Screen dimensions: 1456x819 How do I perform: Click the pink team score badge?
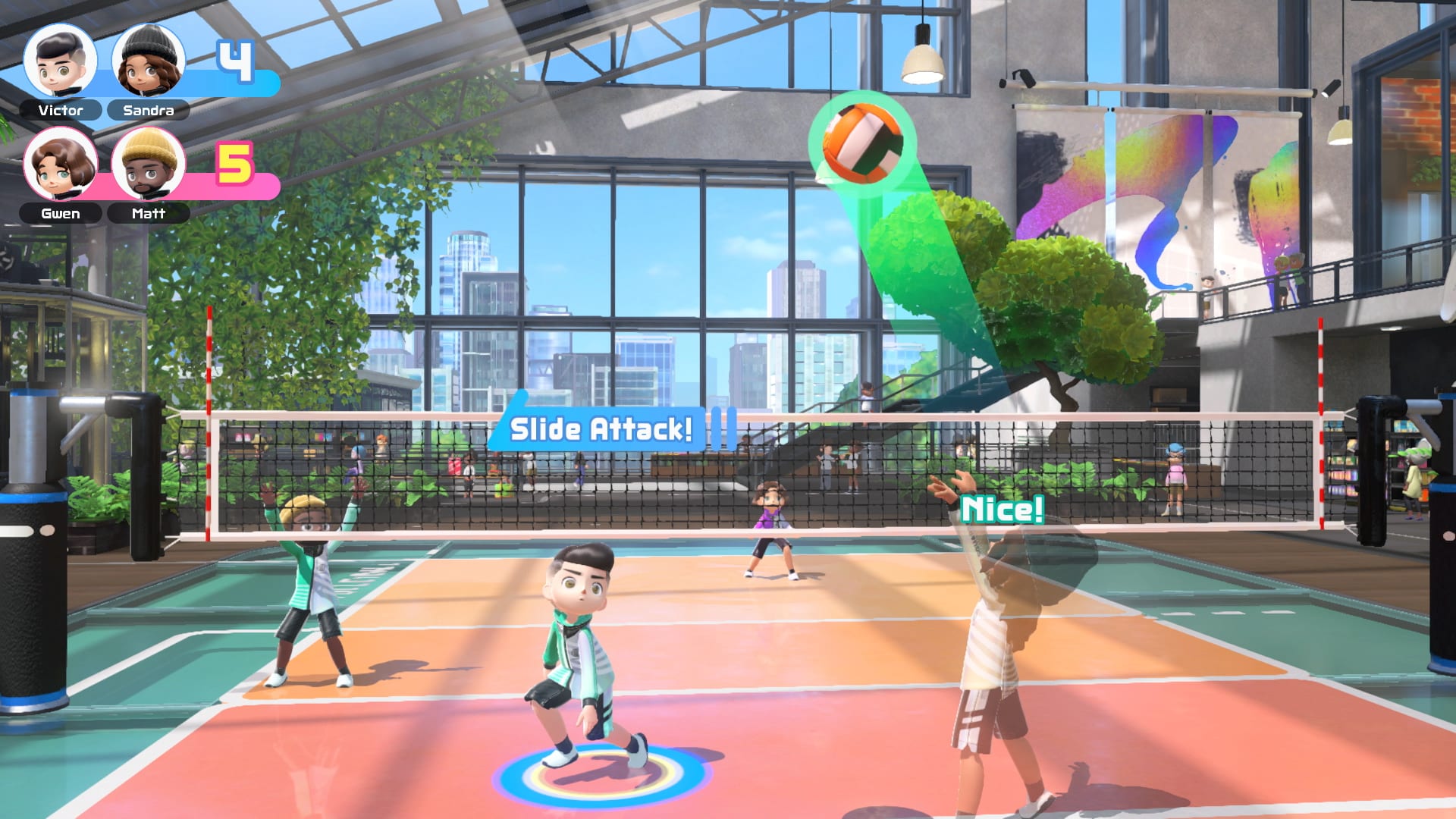235,163
